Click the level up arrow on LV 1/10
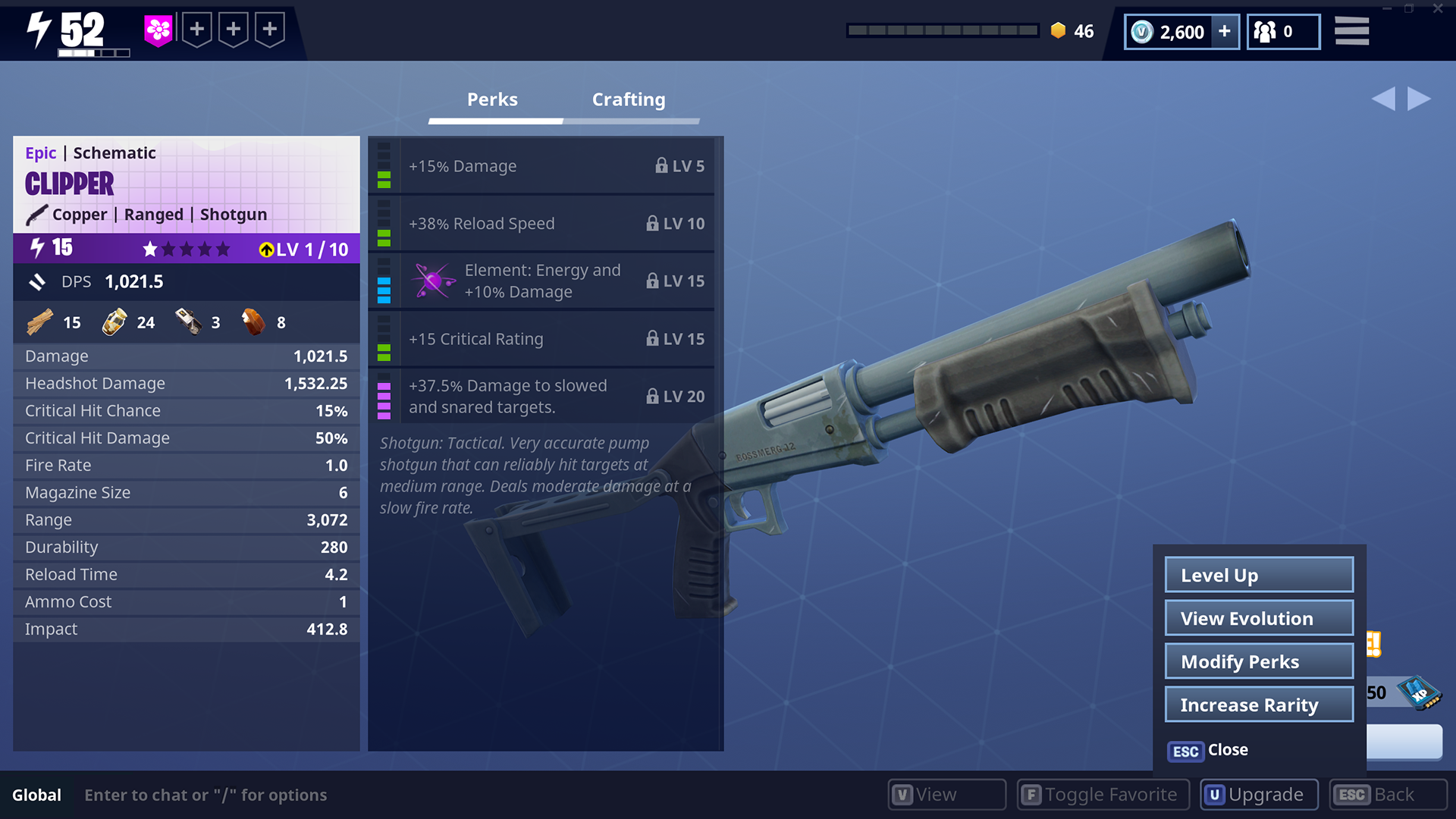The height and width of the screenshot is (819, 1456). (265, 249)
